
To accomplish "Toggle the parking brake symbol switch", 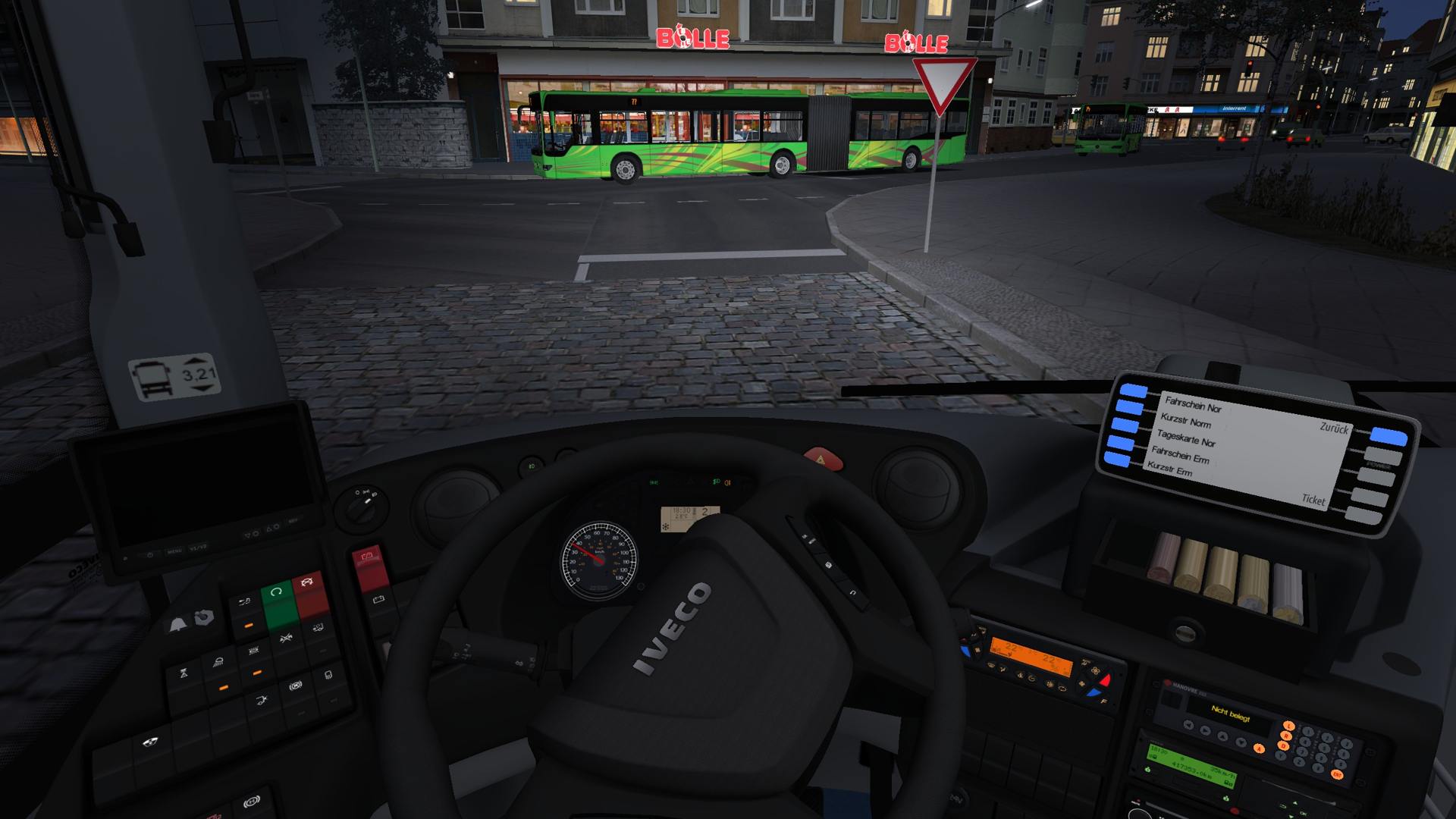I will [x=296, y=686].
